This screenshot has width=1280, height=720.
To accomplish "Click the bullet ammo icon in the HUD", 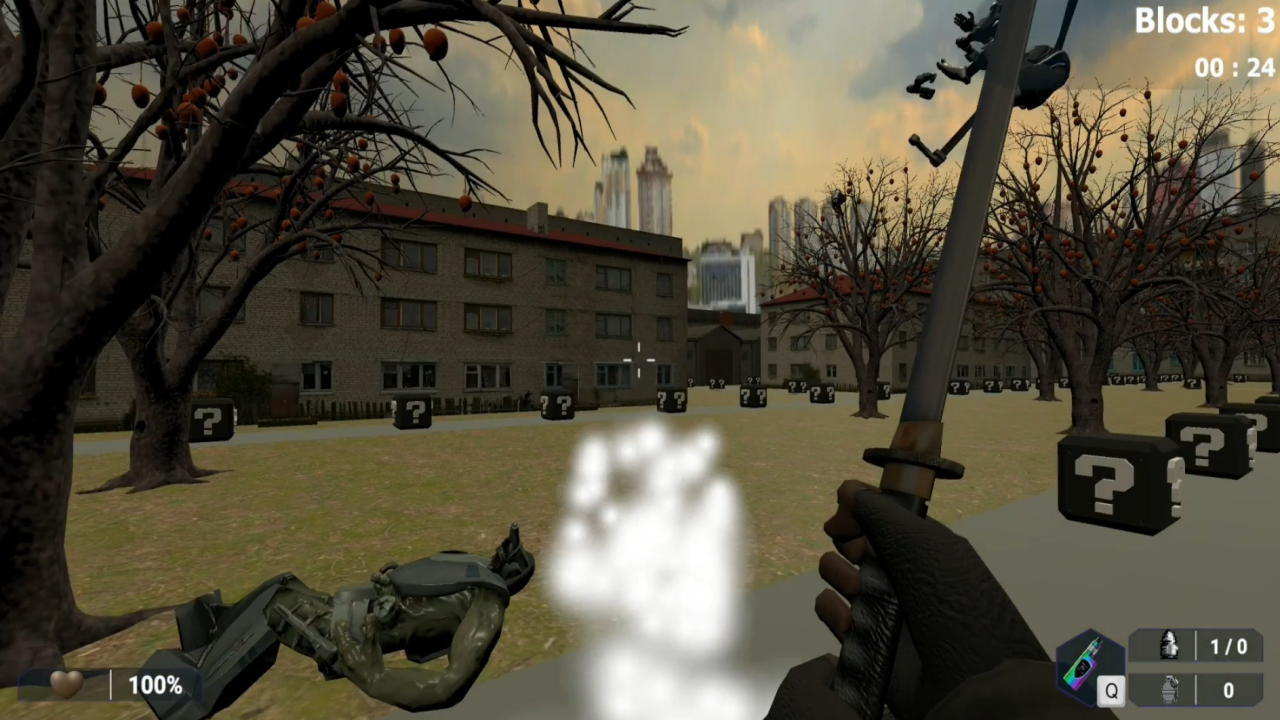I will pyautogui.click(x=1170, y=646).
